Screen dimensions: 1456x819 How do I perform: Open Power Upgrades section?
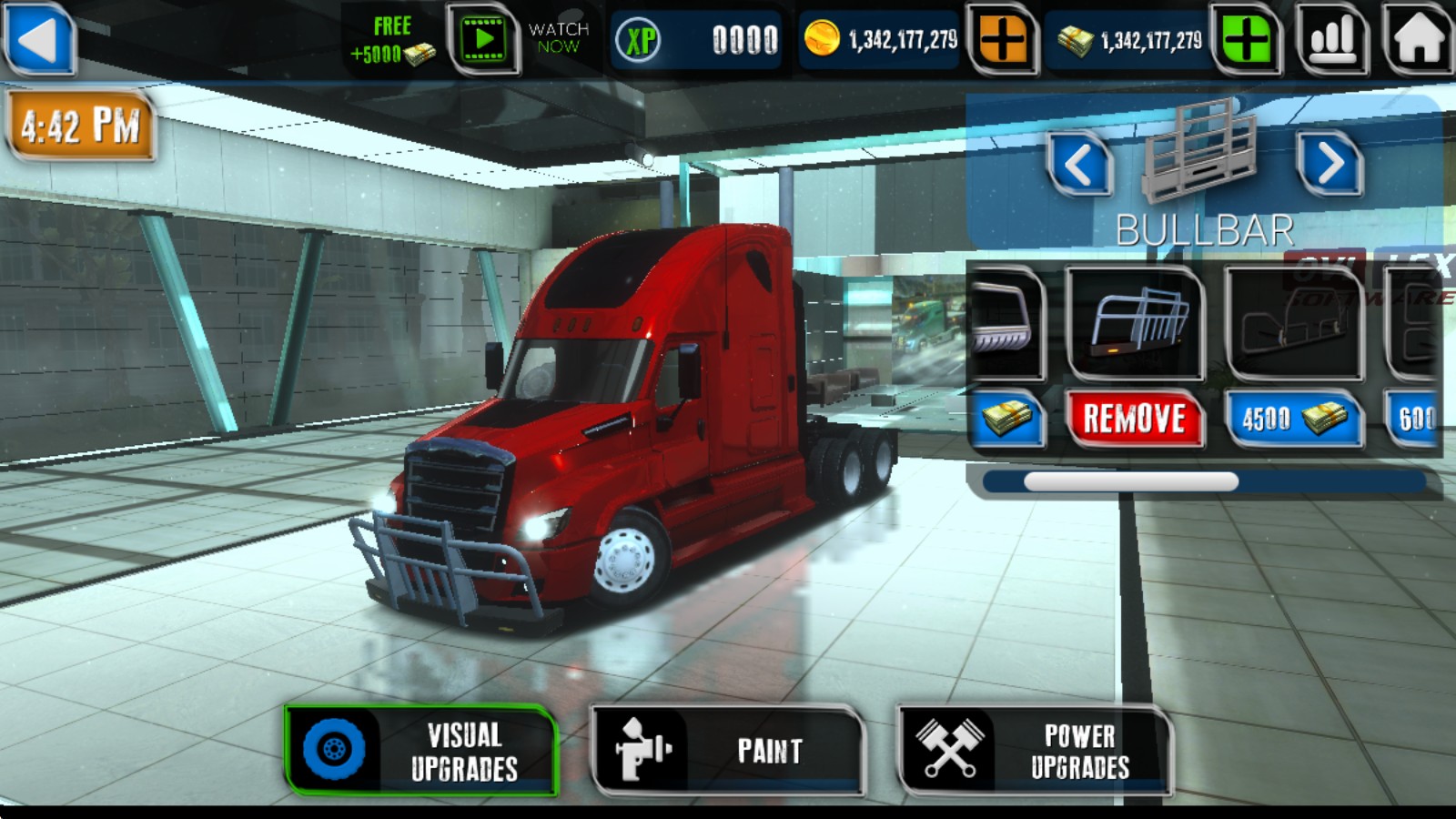pos(1035,751)
